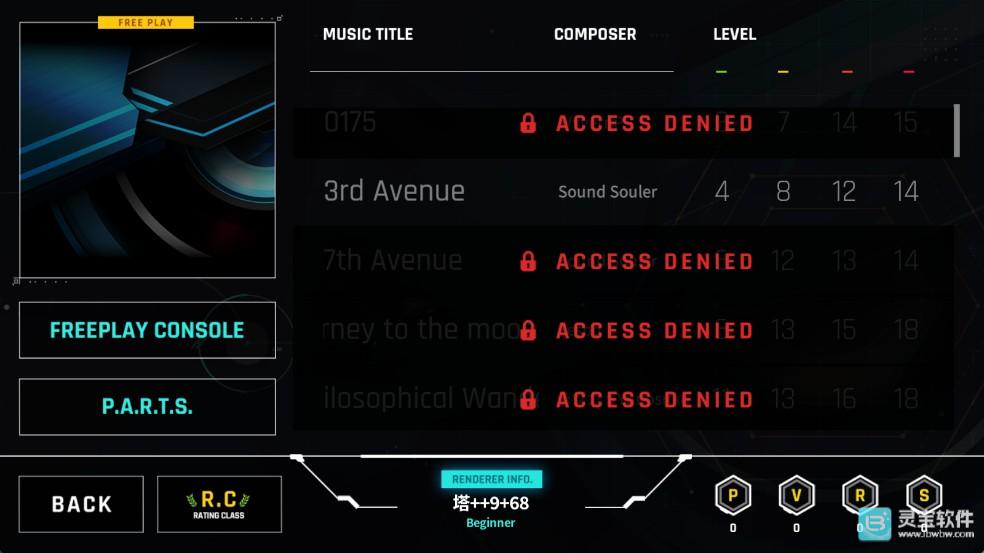Select the V hexagon badge

pyautogui.click(x=796, y=495)
